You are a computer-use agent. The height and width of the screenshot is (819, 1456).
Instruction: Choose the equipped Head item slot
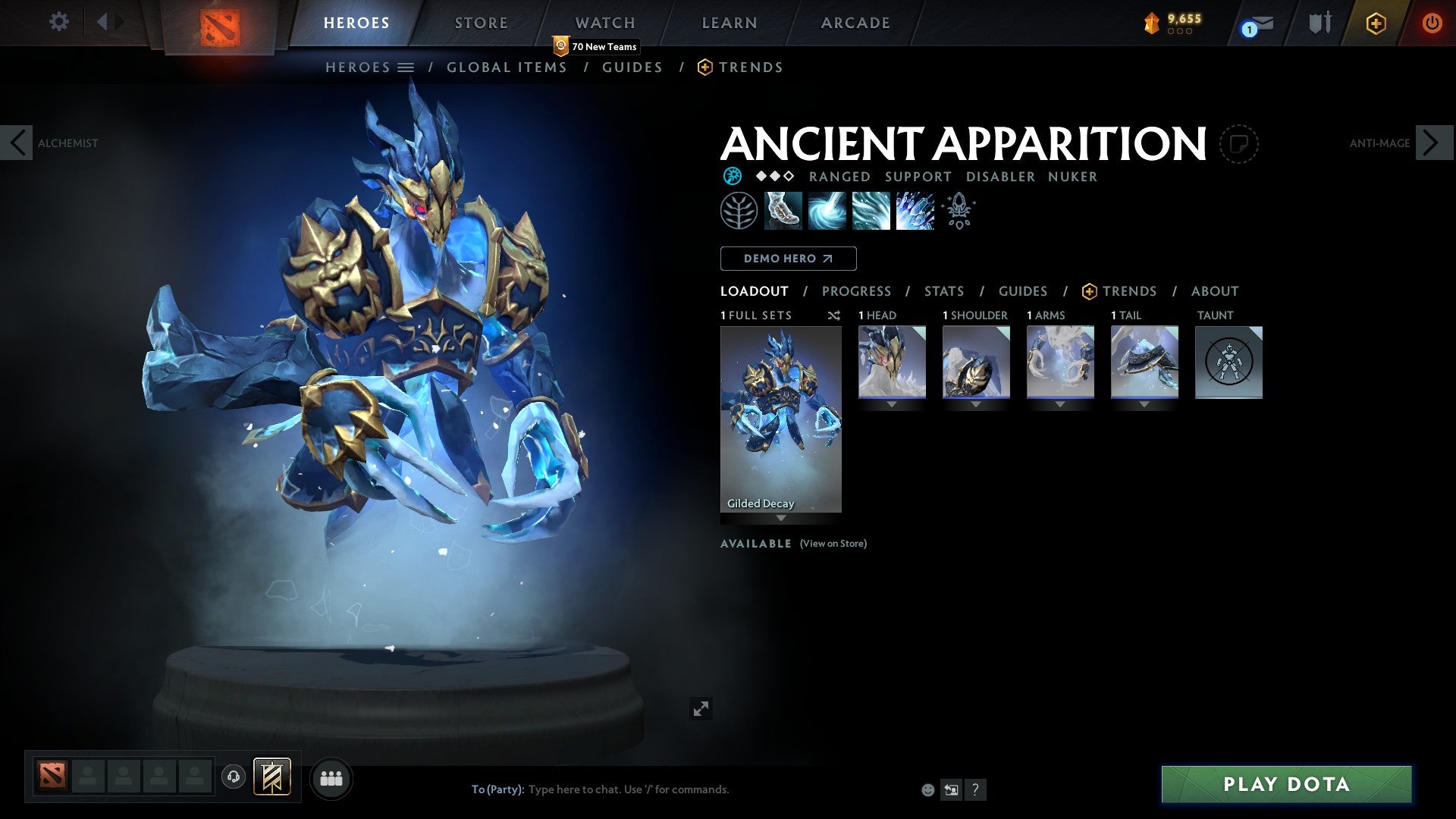(892, 362)
